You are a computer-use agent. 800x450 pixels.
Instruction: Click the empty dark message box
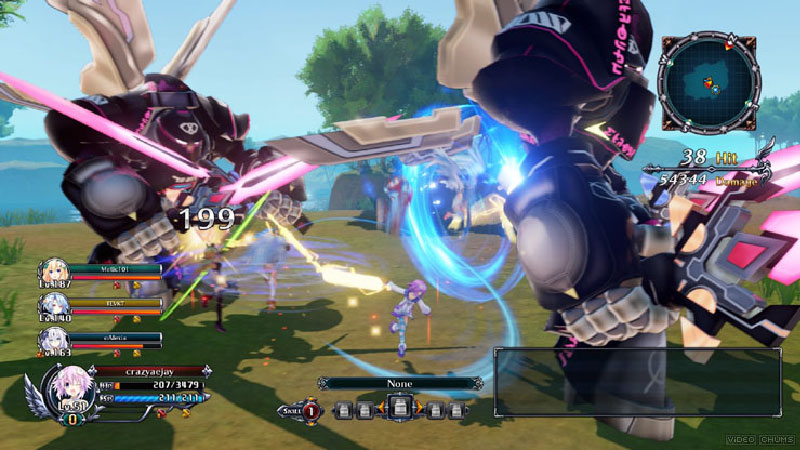point(637,381)
